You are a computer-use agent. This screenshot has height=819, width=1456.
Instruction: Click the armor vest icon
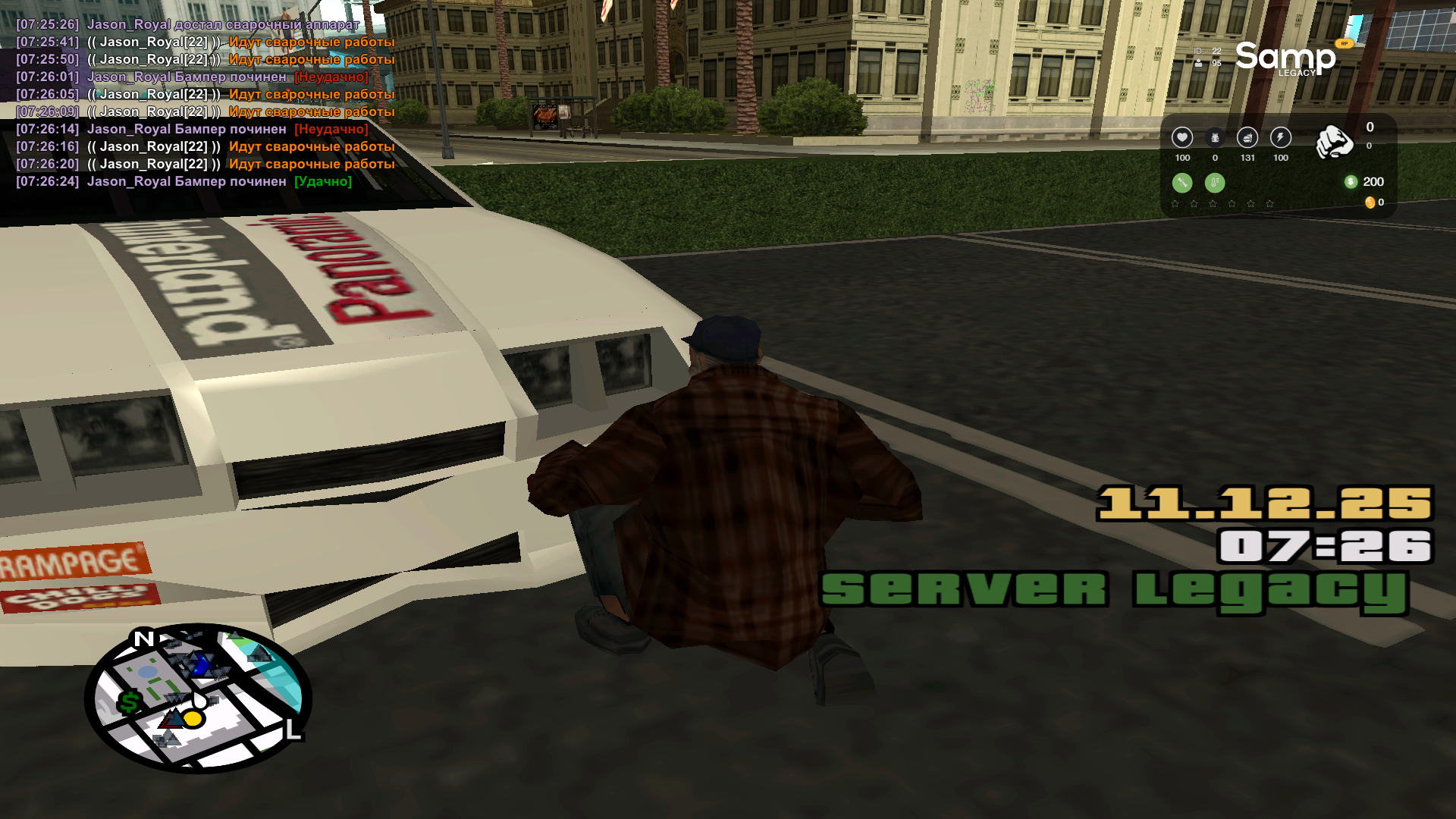tap(1215, 137)
